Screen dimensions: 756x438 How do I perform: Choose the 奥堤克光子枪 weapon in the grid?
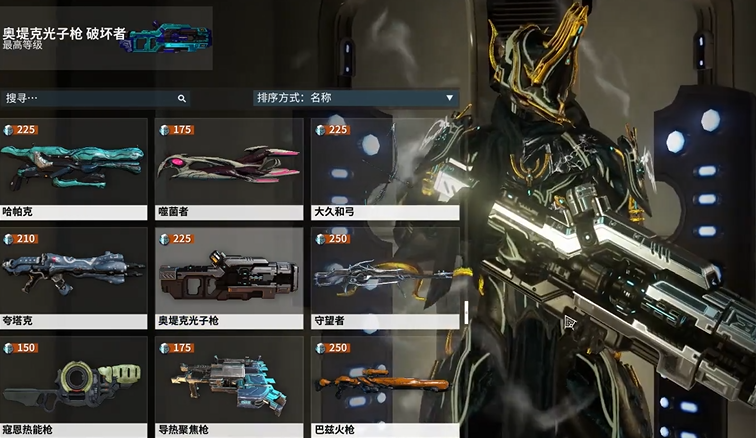click(x=229, y=277)
